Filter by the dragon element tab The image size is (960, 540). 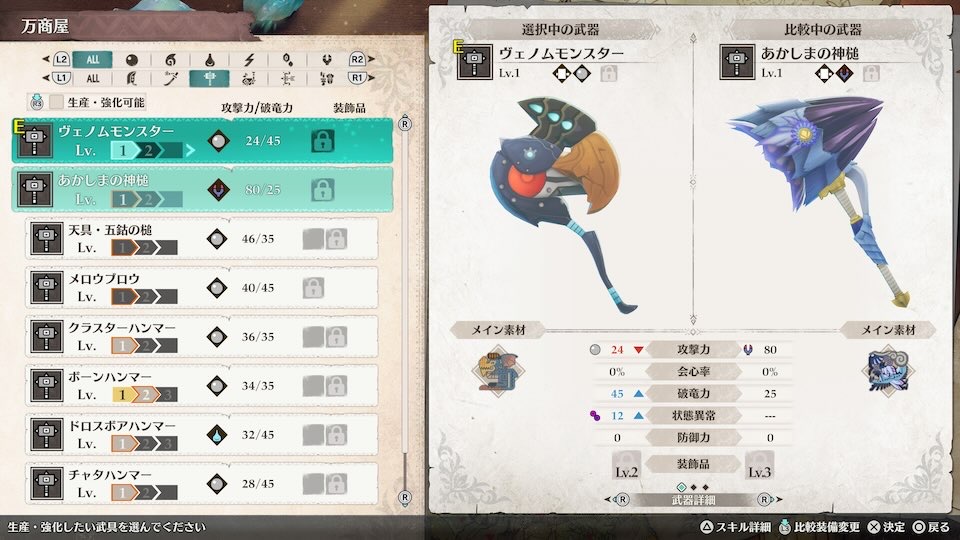click(x=326, y=60)
